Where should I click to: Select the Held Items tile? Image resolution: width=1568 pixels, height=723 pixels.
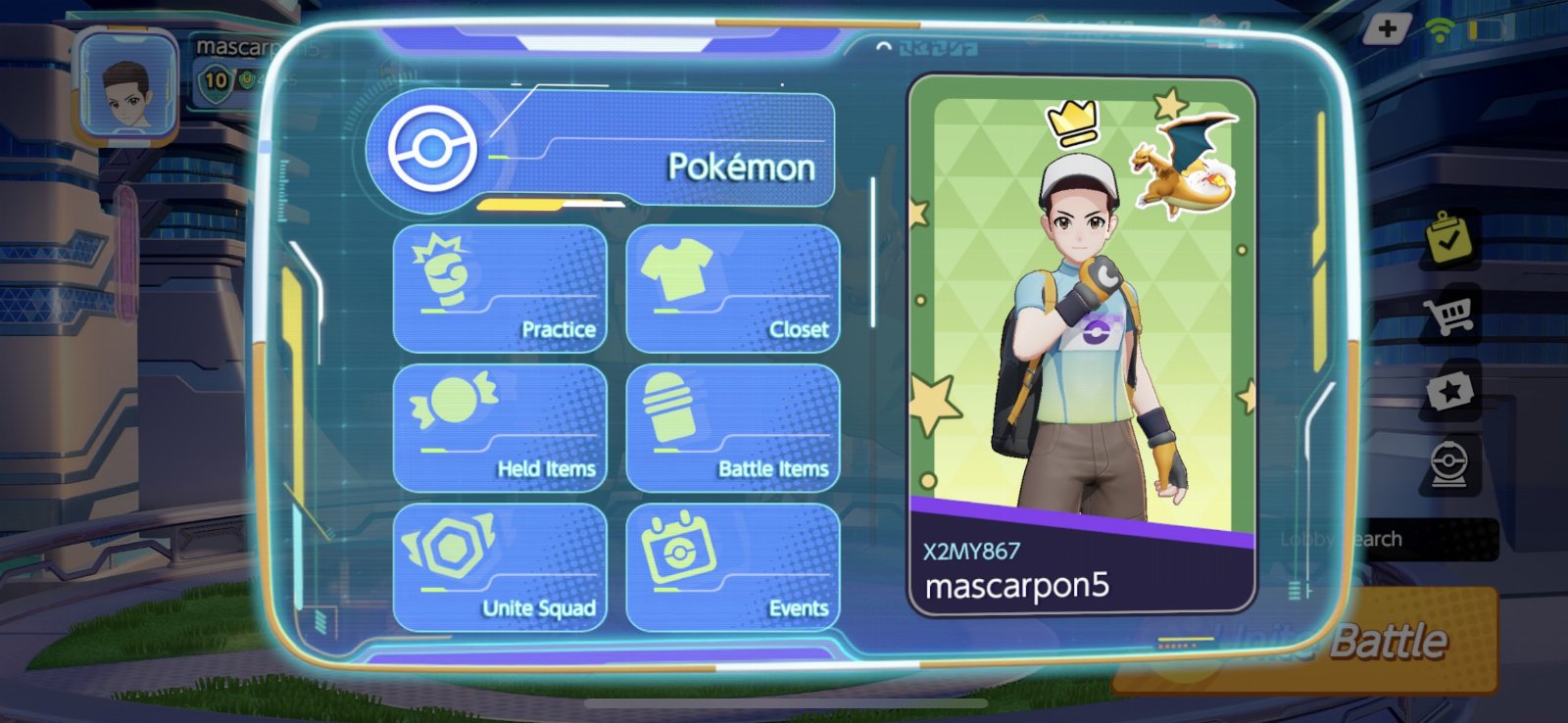click(x=500, y=428)
